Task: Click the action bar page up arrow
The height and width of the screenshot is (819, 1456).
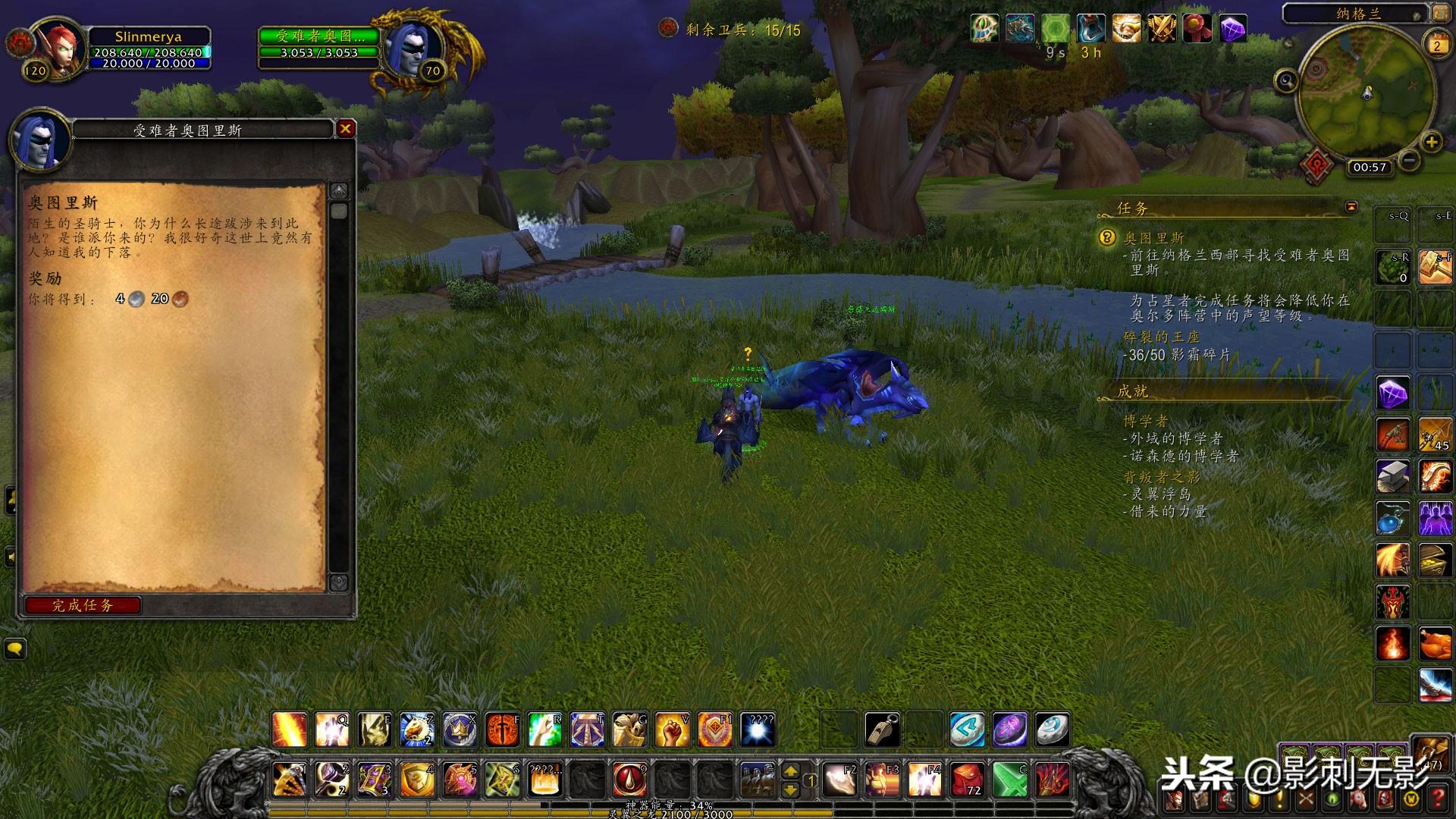Action: [x=790, y=771]
